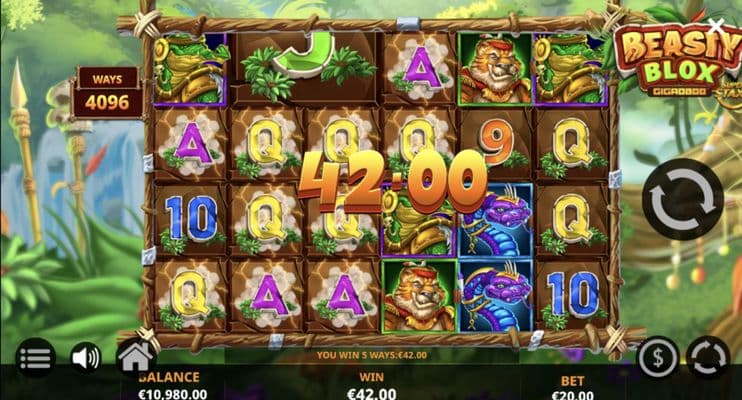Open autoplay with the small circular arrows button
Image resolution: width=742 pixels, height=400 pixels.
pos(707,357)
